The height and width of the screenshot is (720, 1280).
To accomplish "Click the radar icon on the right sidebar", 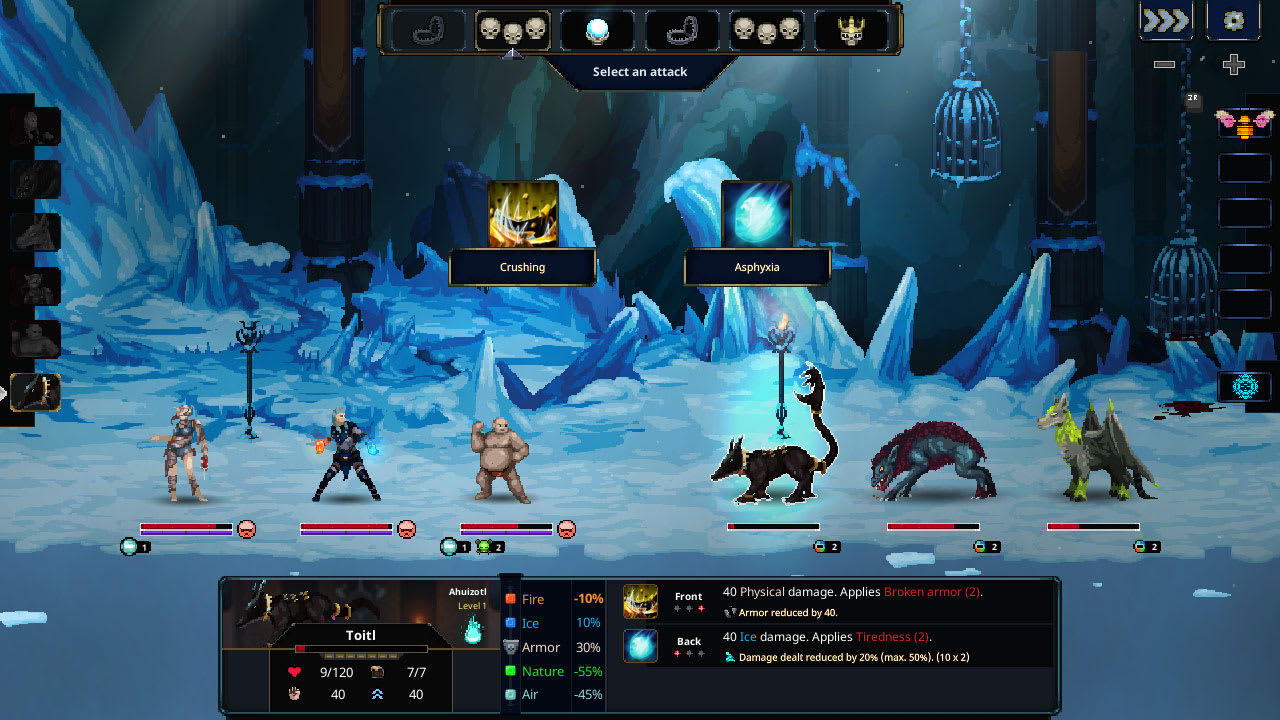I will 1244,388.
